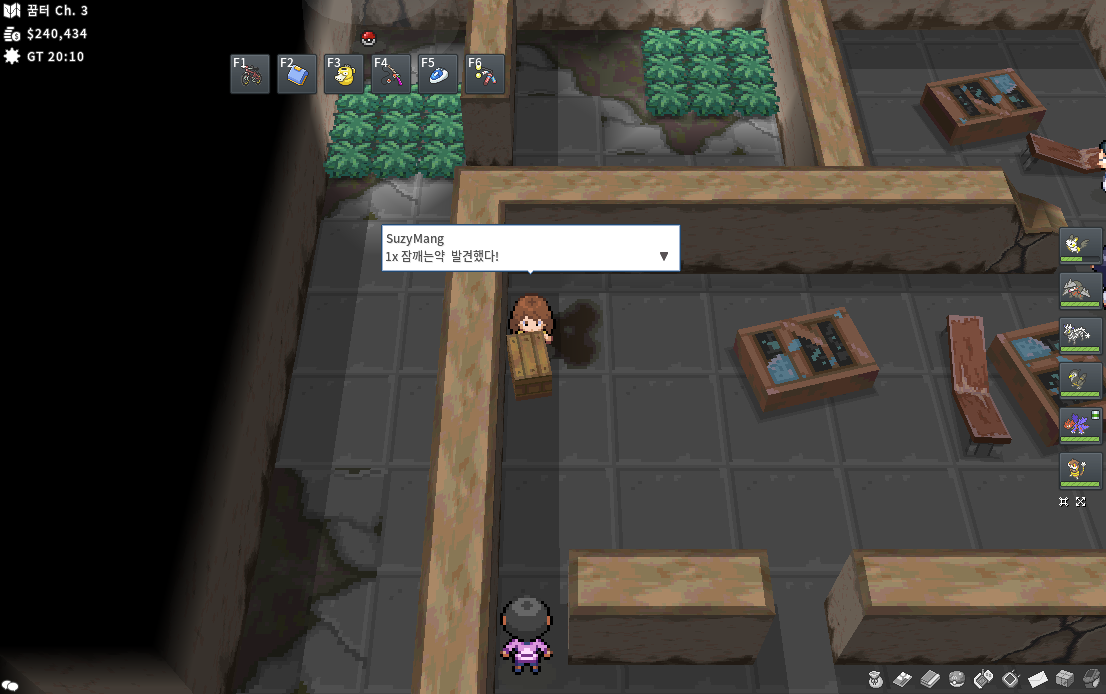
Task: Open the Poké Ball menu icon
Action: pyautogui.click(x=957, y=679)
